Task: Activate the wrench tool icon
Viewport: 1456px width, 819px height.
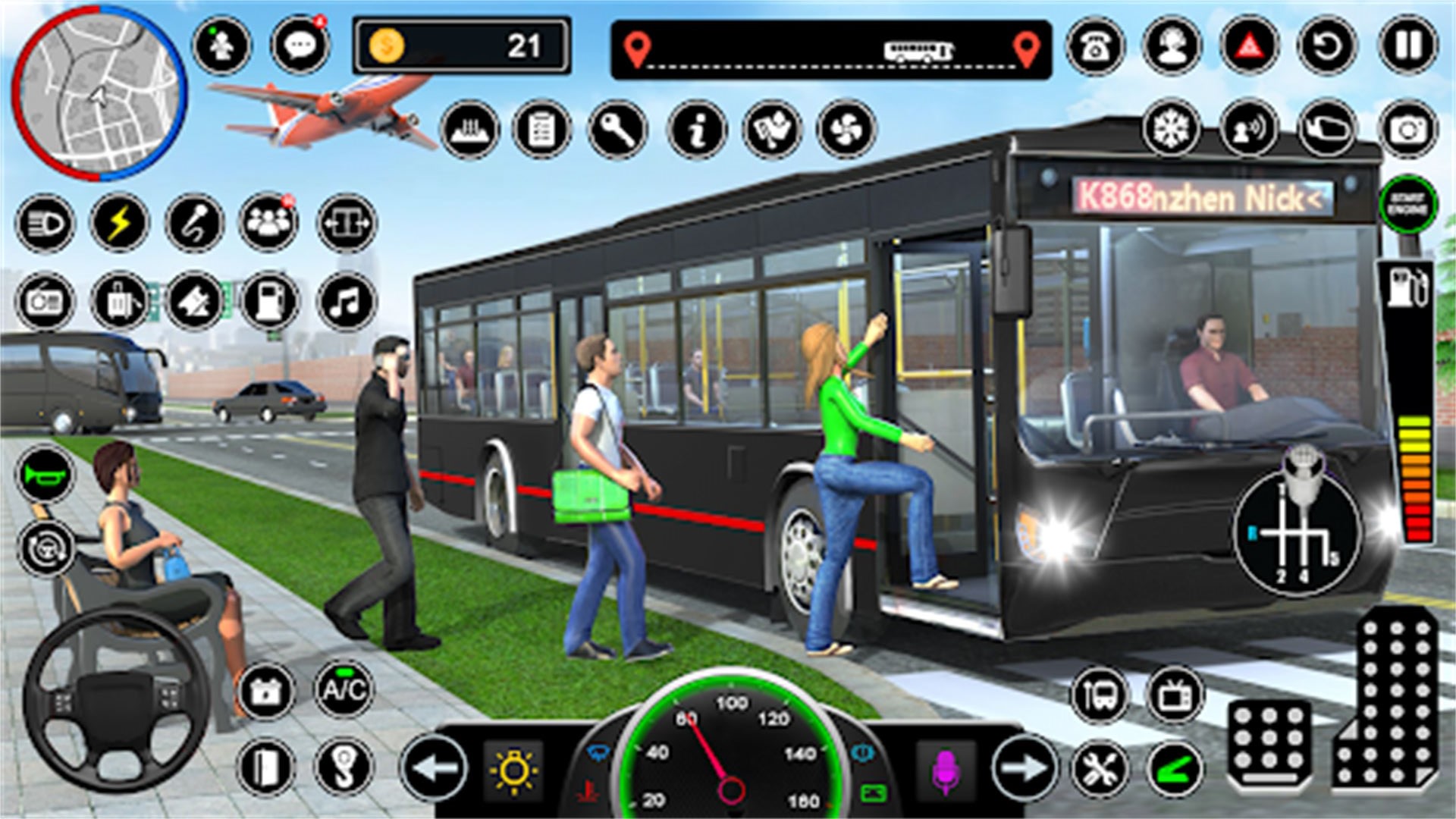Action: pos(618,130)
